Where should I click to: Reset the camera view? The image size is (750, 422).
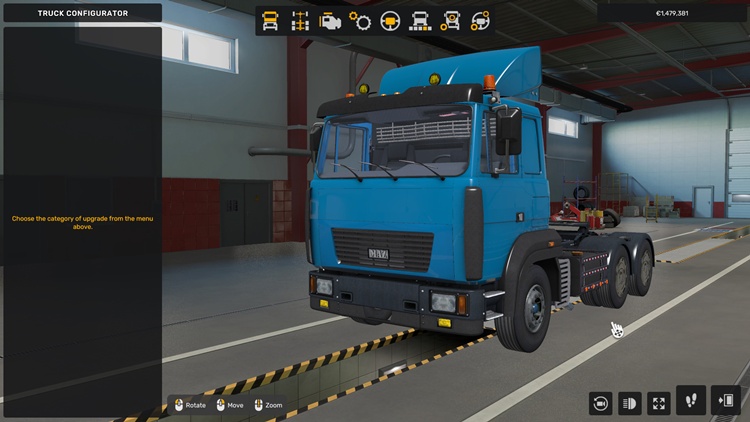click(600, 403)
